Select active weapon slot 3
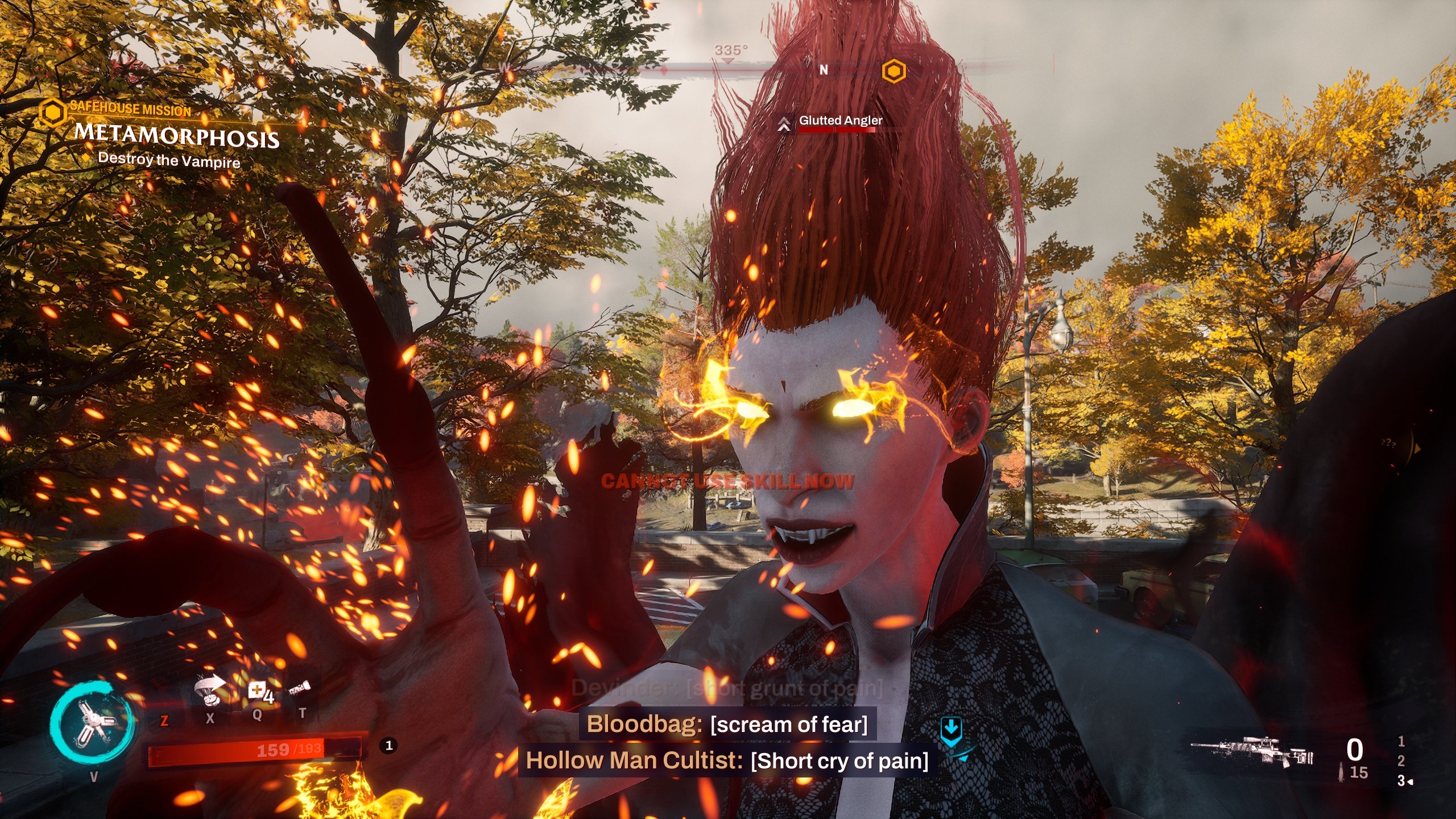This screenshot has width=1456, height=819. (1403, 781)
